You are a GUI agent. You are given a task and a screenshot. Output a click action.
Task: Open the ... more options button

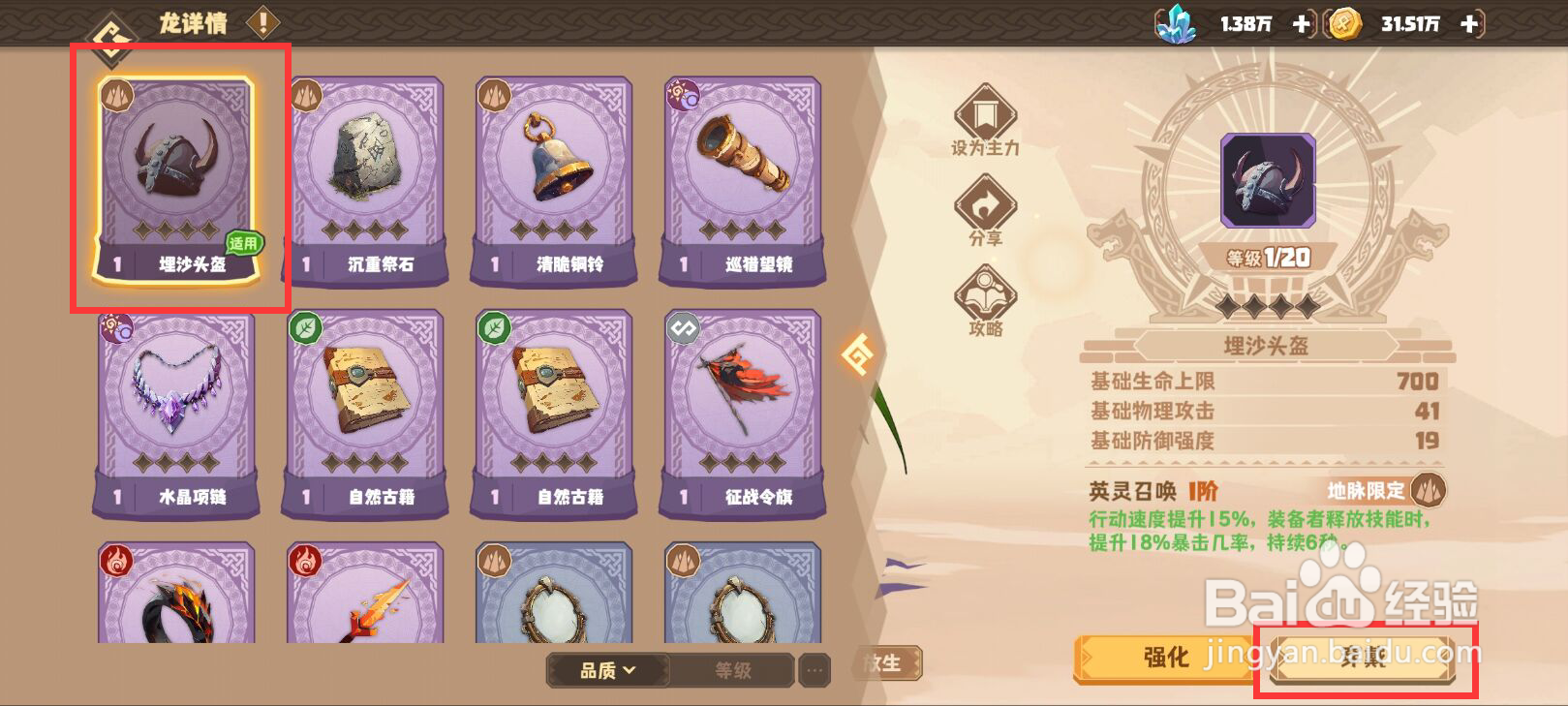pyautogui.click(x=814, y=670)
